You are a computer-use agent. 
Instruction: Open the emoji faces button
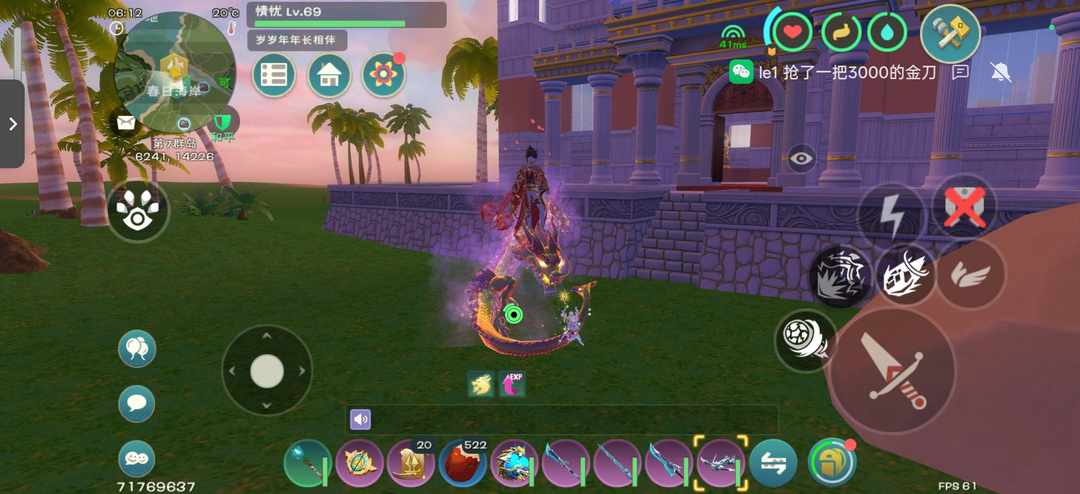pyautogui.click(x=137, y=458)
